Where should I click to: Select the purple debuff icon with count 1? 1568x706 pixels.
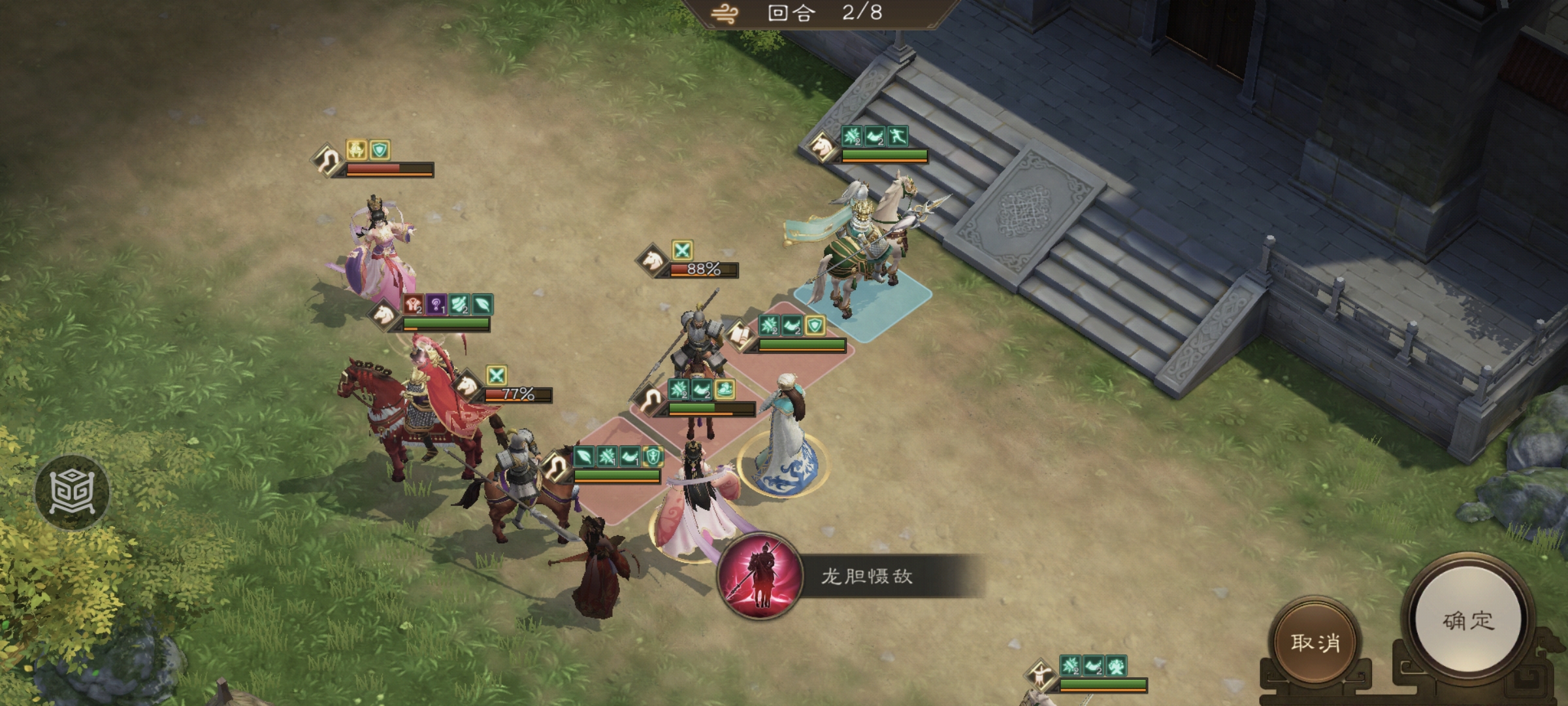(436, 305)
